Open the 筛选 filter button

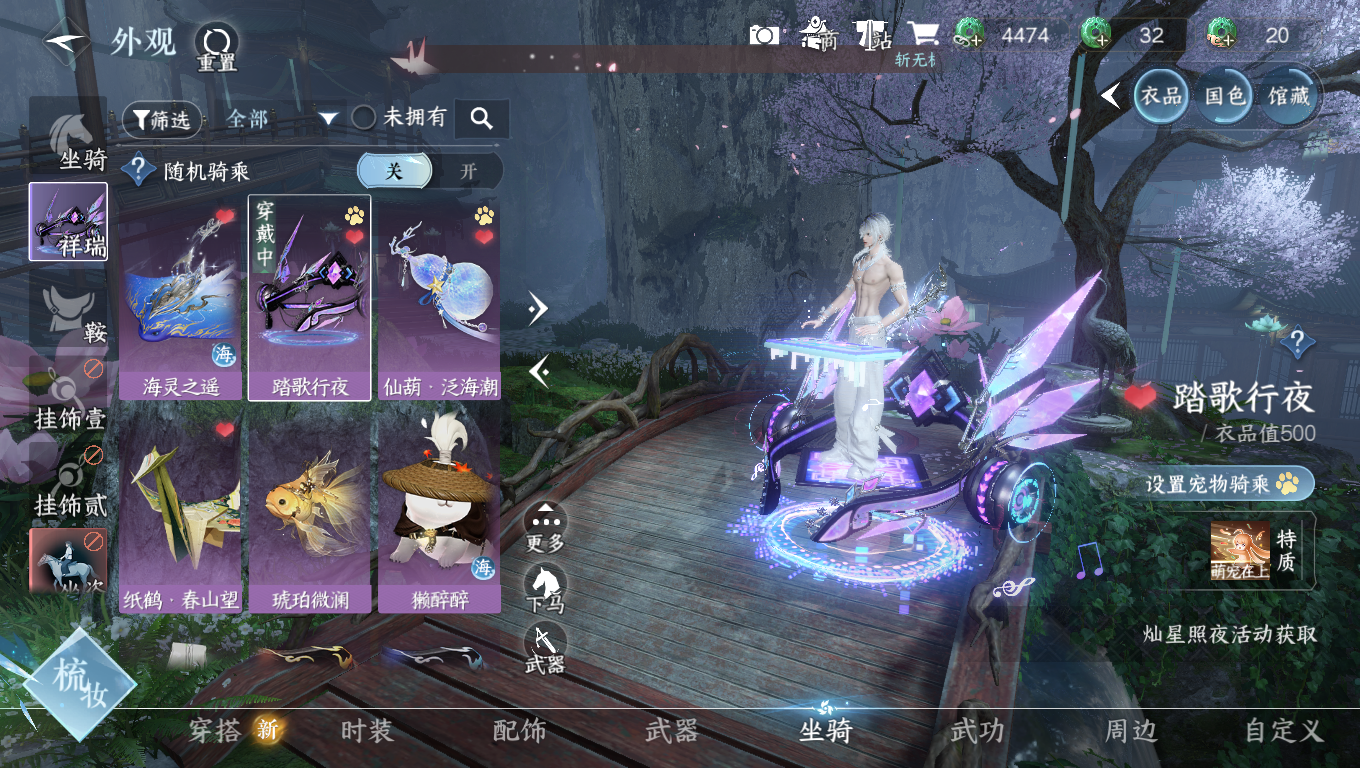click(x=162, y=120)
